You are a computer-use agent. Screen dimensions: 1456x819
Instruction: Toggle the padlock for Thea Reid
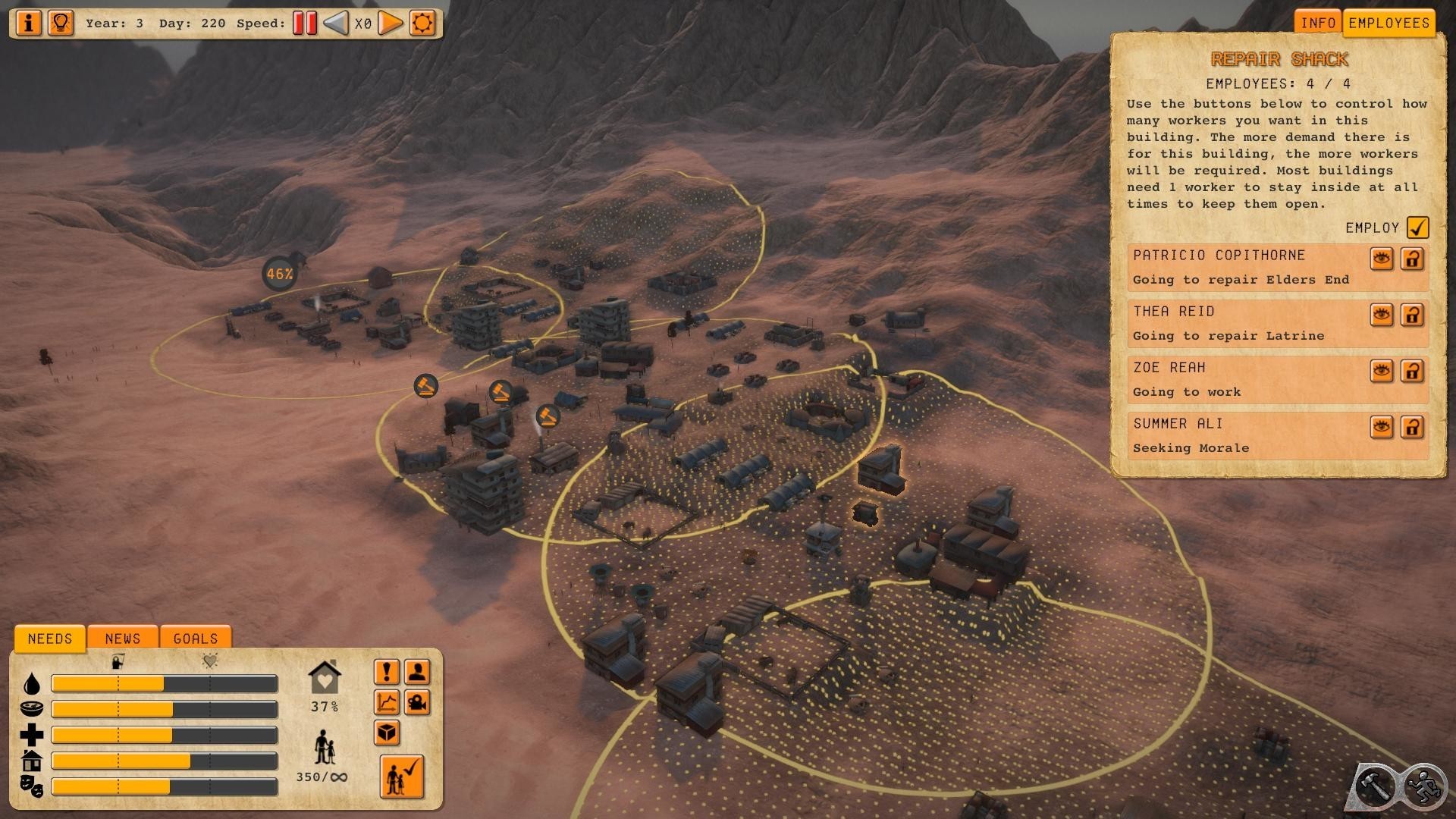point(1412,315)
